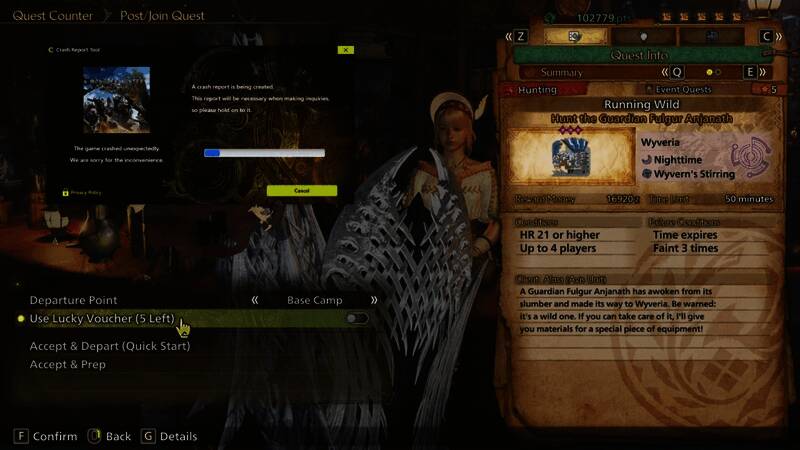
Task: Open the Privacy Policy link
Action: [x=86, y=192]
